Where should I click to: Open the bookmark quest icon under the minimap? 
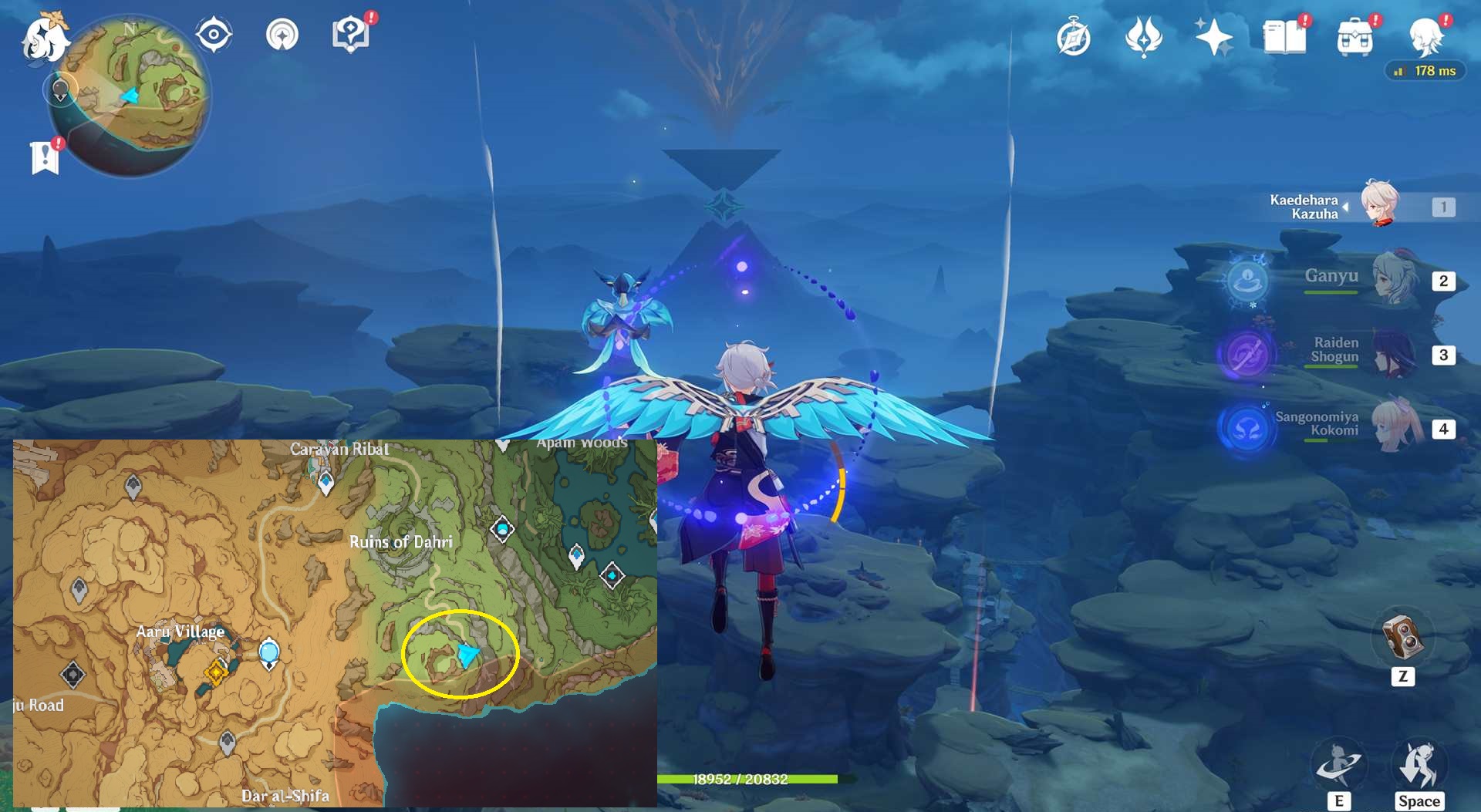(46, 157)
